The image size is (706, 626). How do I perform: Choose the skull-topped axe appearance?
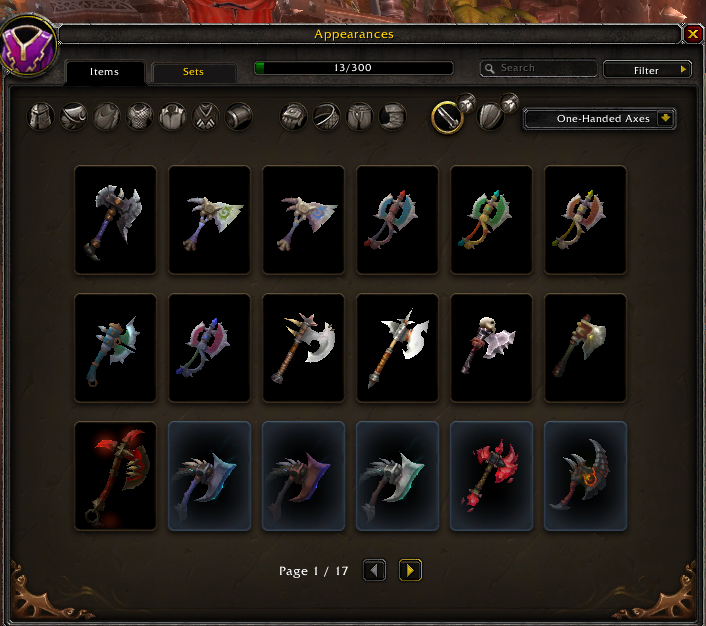click(491, 348)
